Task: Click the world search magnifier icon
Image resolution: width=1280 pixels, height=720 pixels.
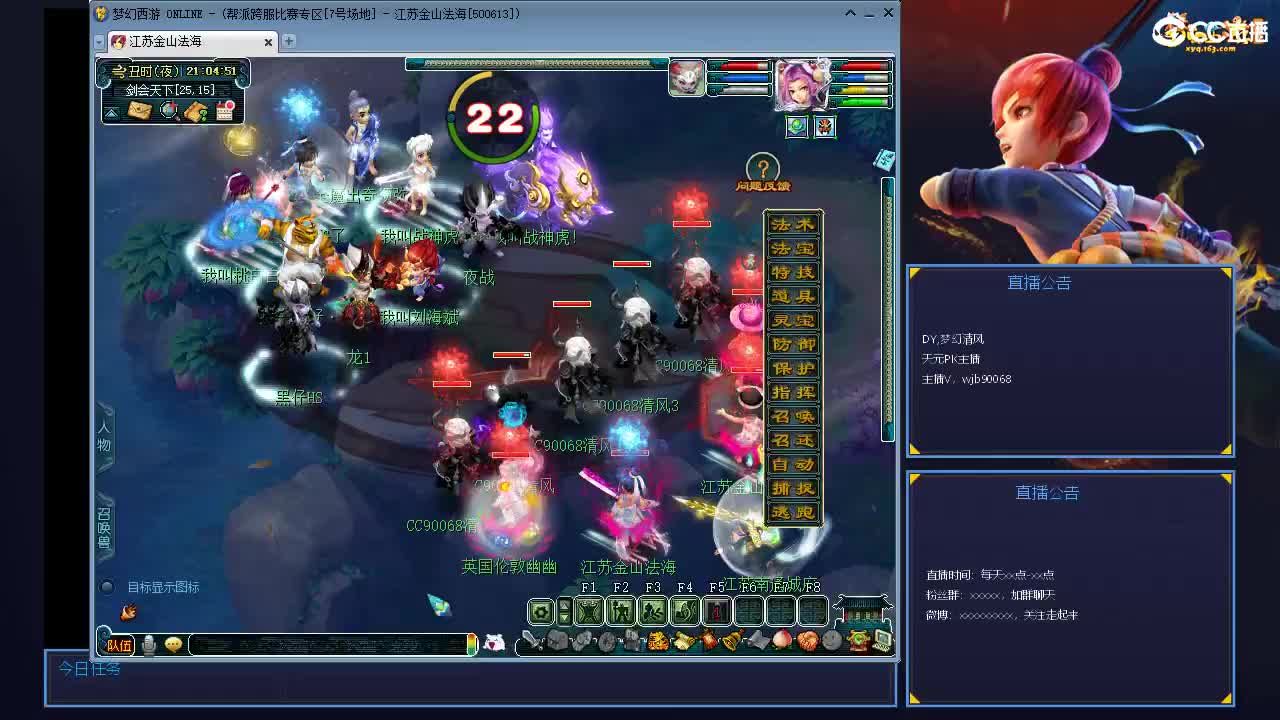Action: coord(168,111)
